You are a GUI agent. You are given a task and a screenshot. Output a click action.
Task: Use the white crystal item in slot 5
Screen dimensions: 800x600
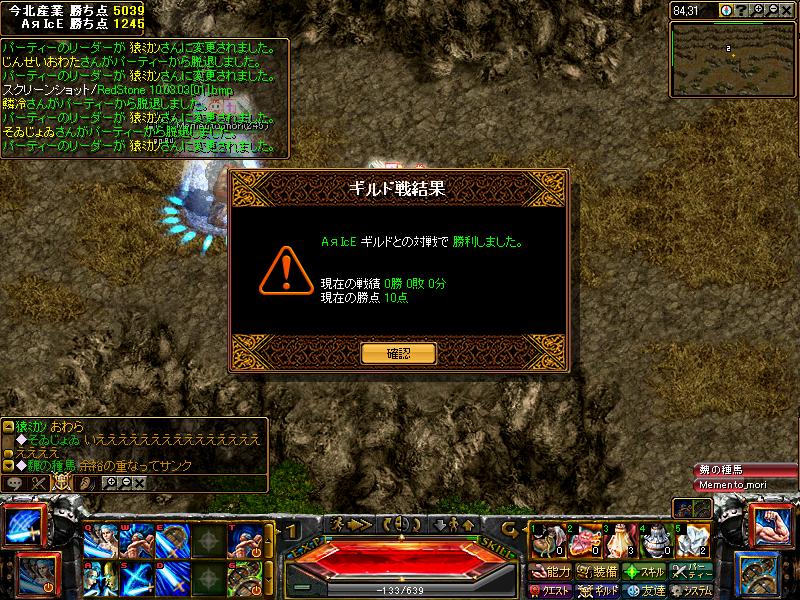pyautogui.click(x=693, y=540)
